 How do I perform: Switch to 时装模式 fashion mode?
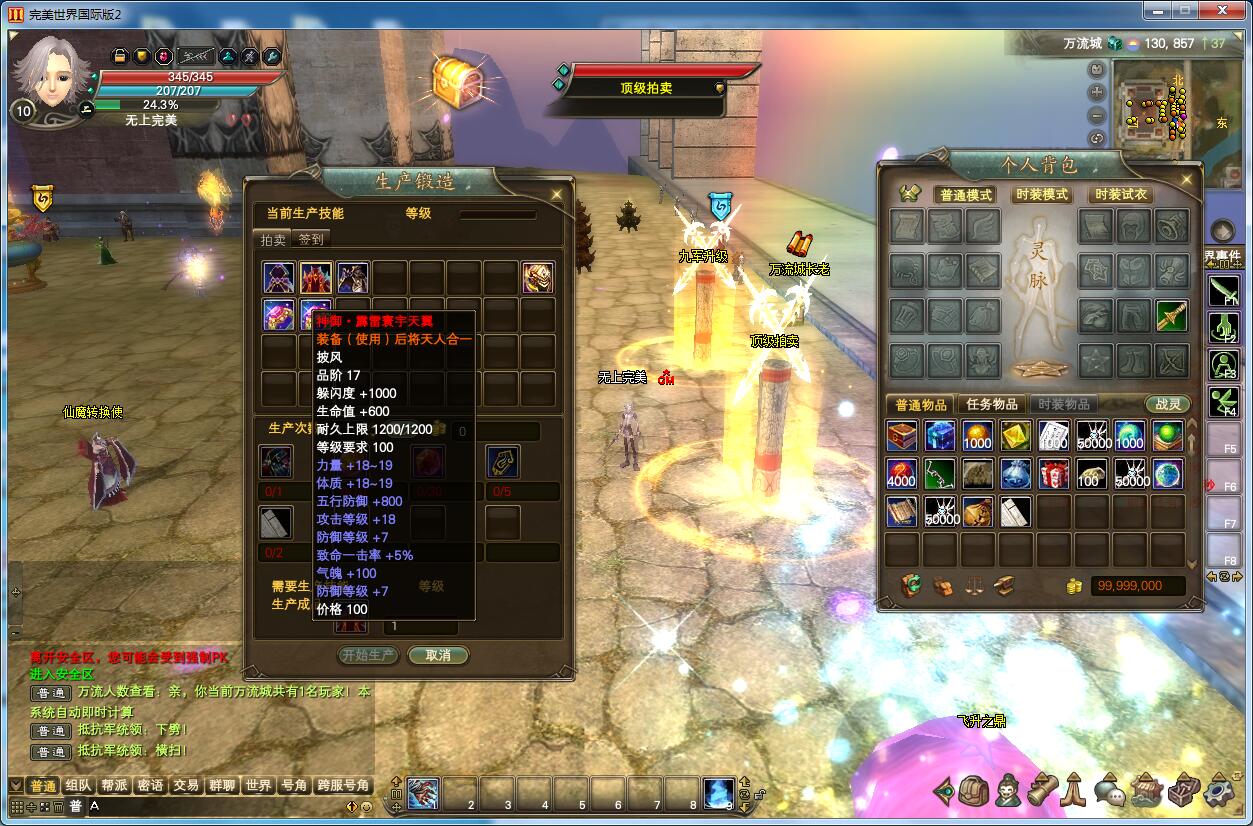[x=1041, y=194]
